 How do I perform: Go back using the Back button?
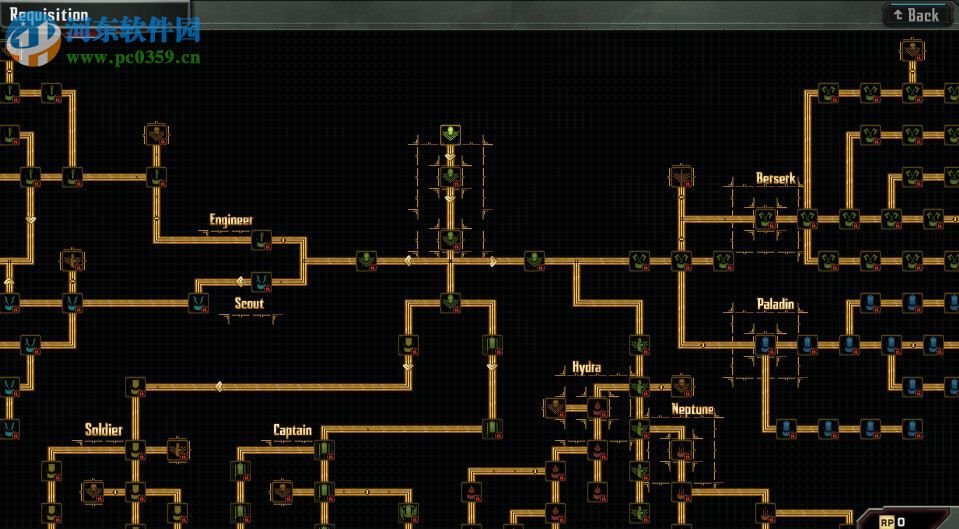pyautogui.click(x=915, y=15)
